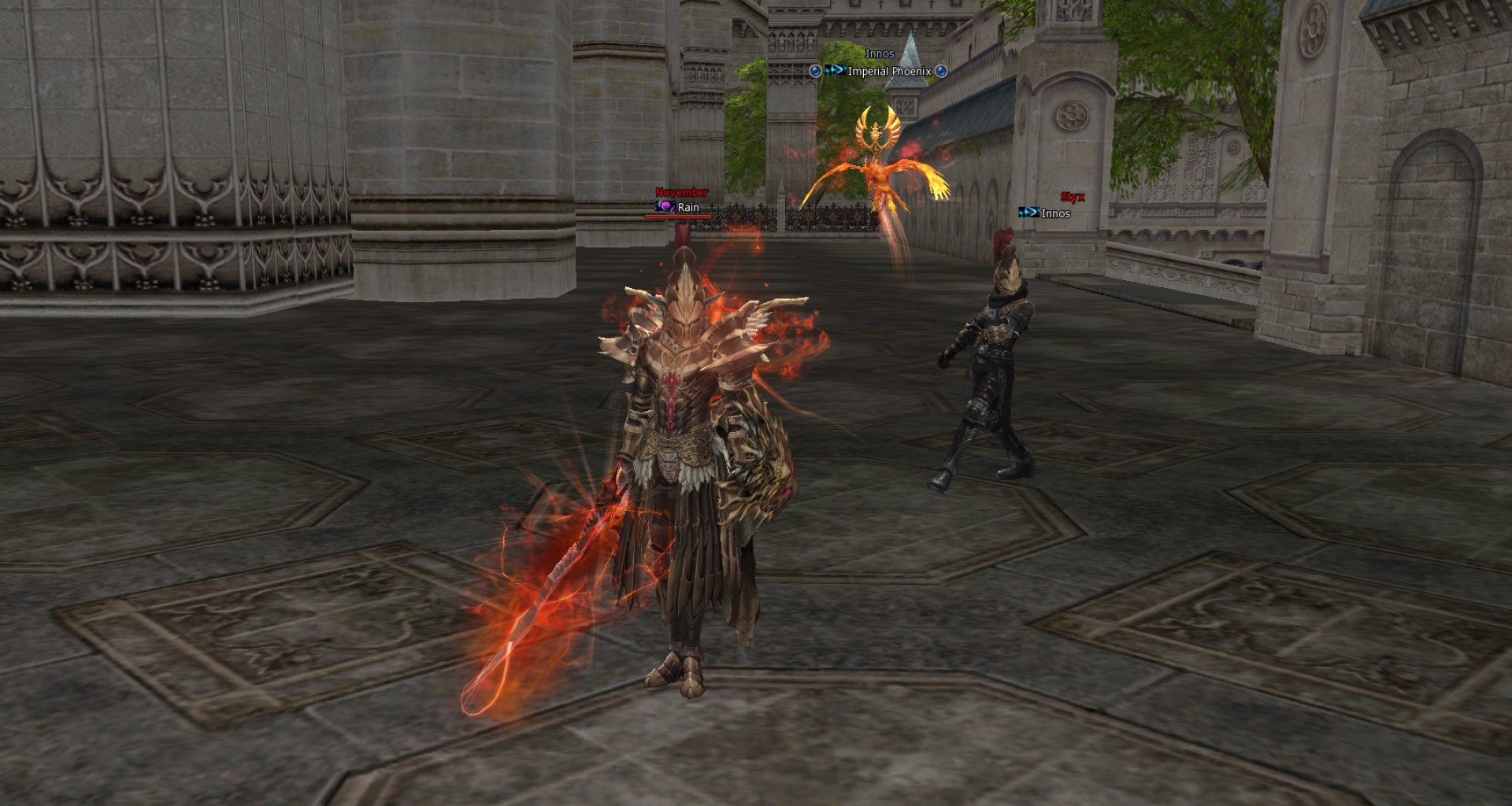Screen dimensions: 1512x806
Task: Select the Styx player nameplate
Action: click(1072, 198)
